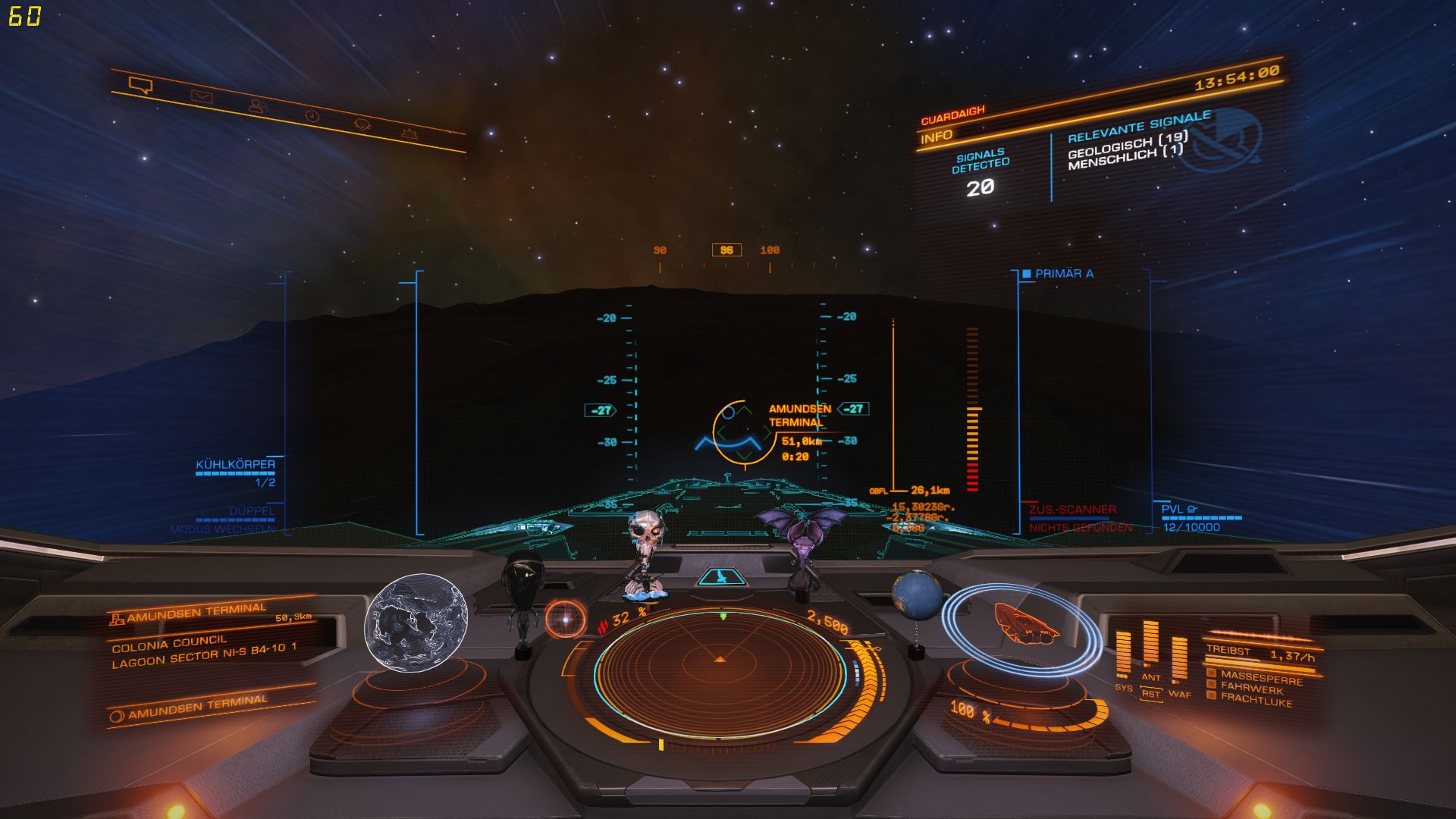Open the friends and wing tab

click(259, 106)
